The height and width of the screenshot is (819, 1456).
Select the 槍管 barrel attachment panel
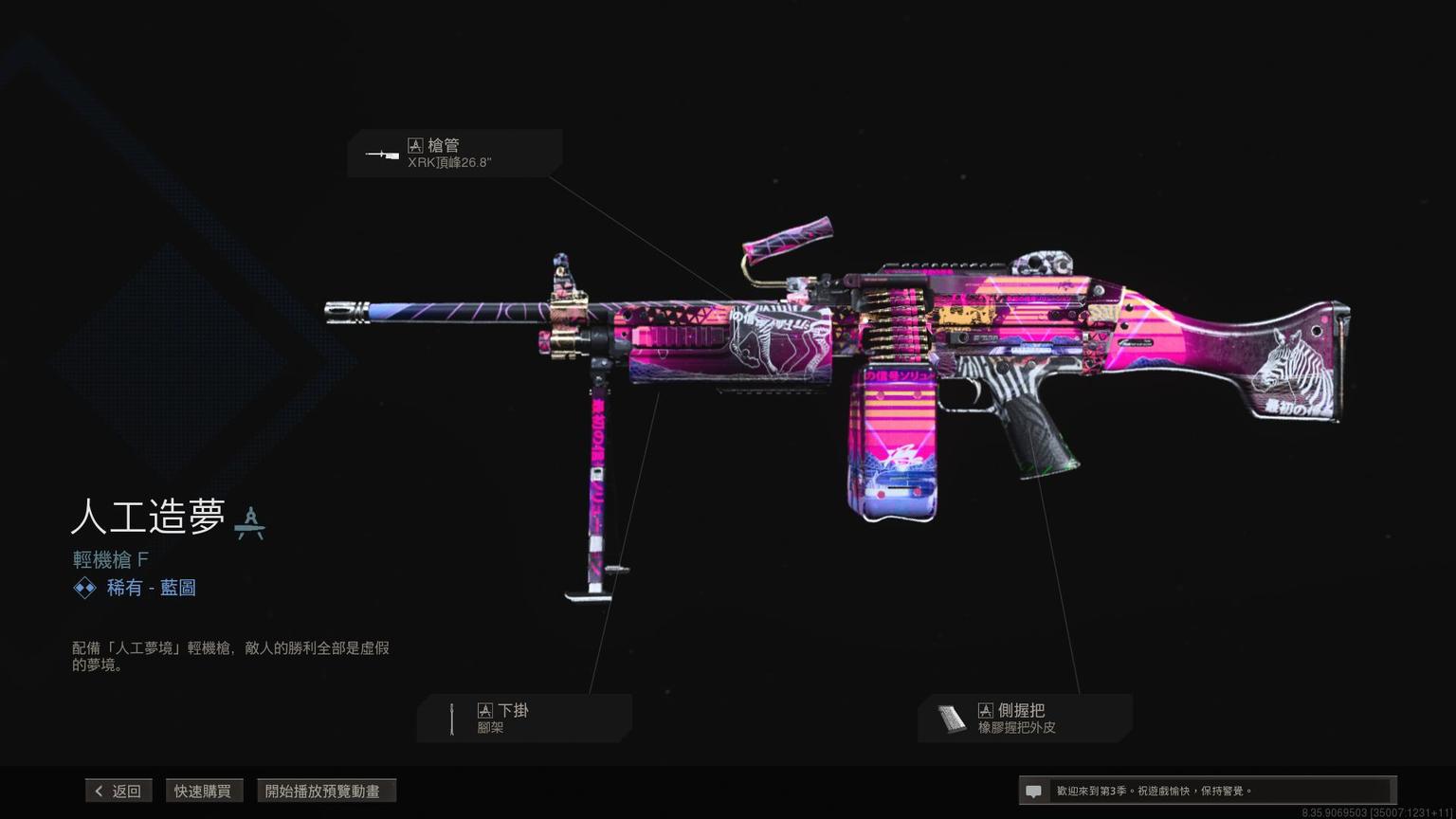455,154
